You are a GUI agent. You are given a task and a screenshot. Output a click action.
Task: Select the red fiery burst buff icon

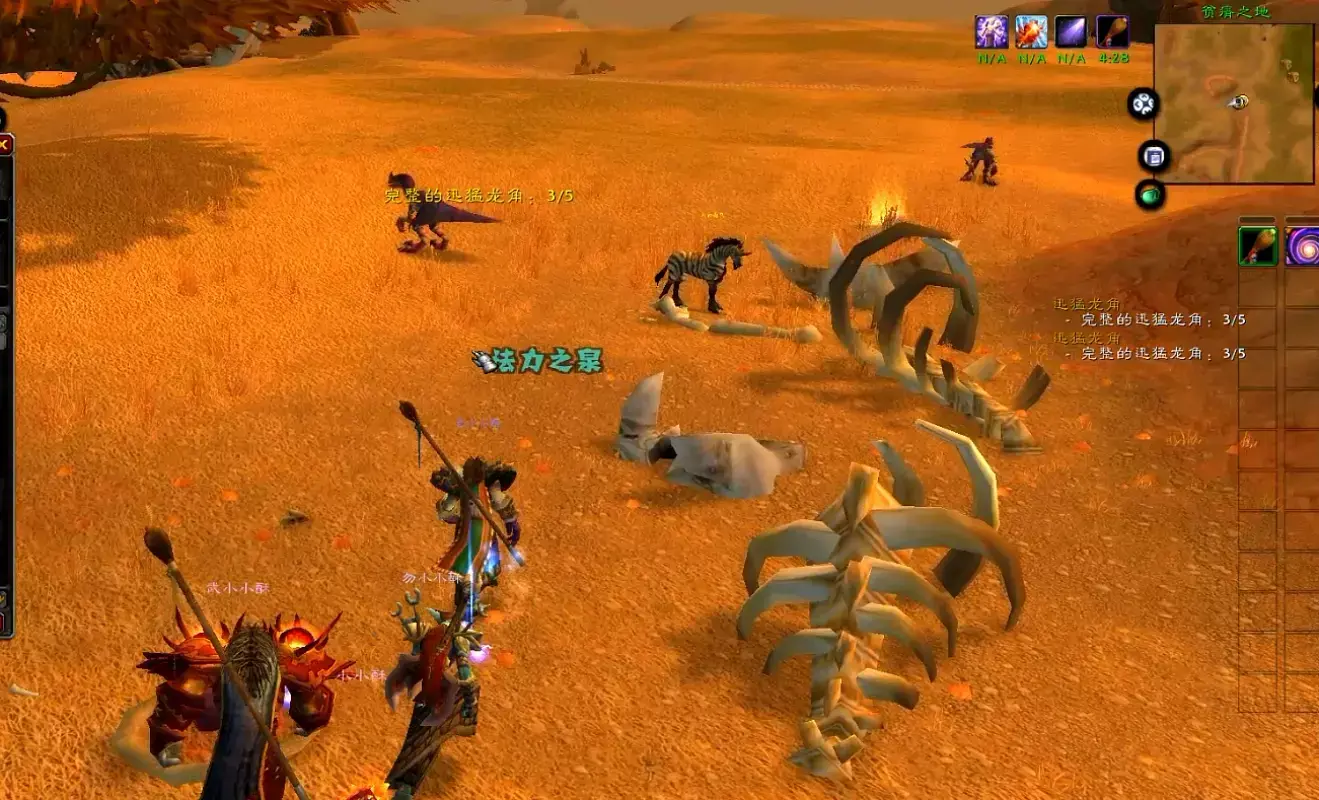click(1031, 32)
